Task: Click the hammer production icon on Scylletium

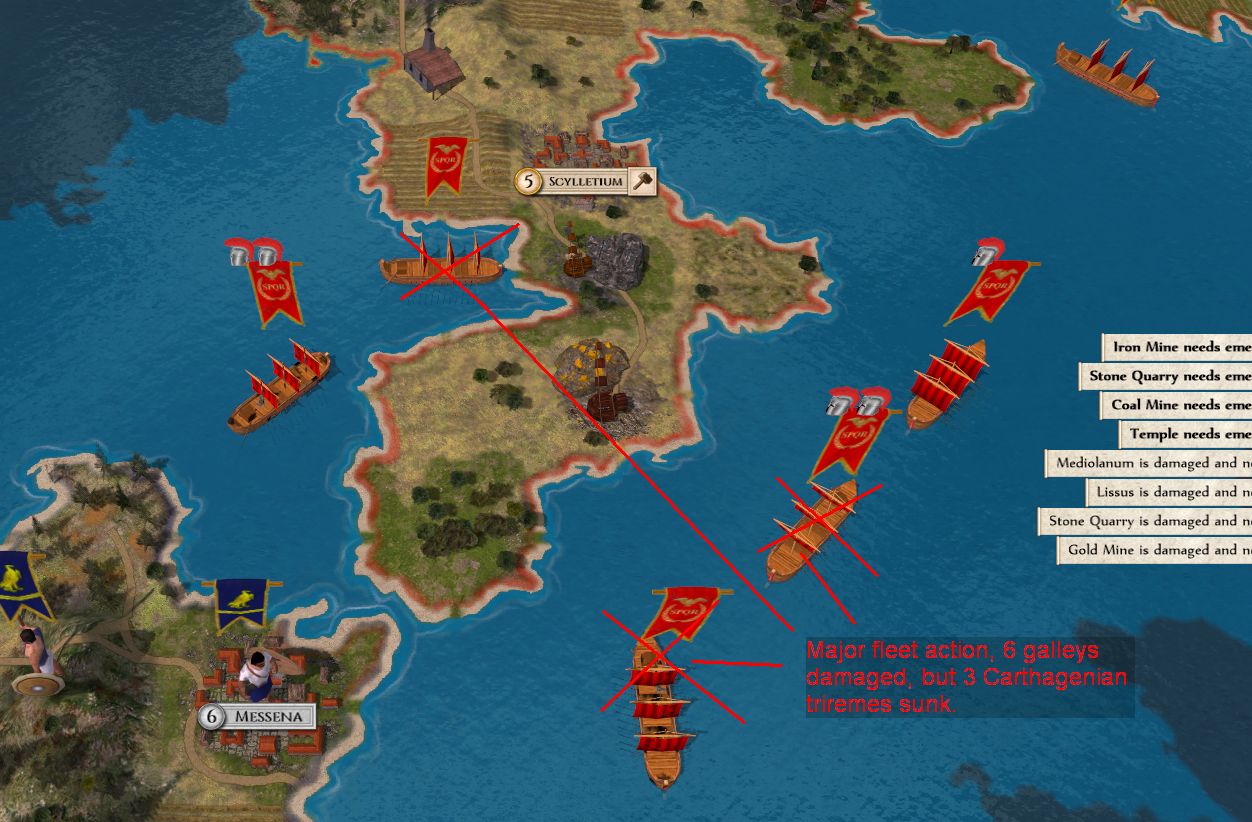Action: (643, 181)
